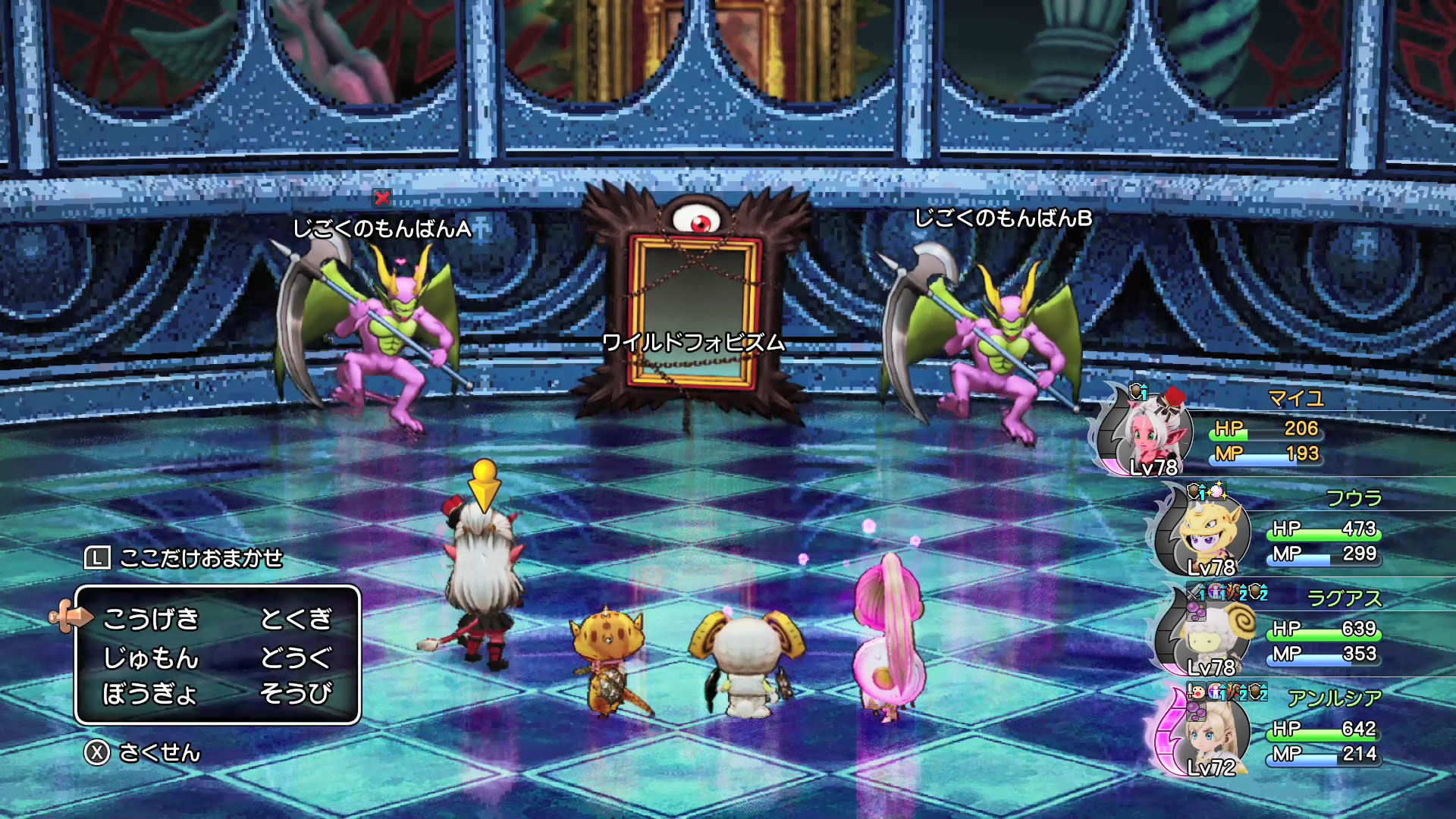
Task: Select the こうげき attack command
Action: click(151, 619)
